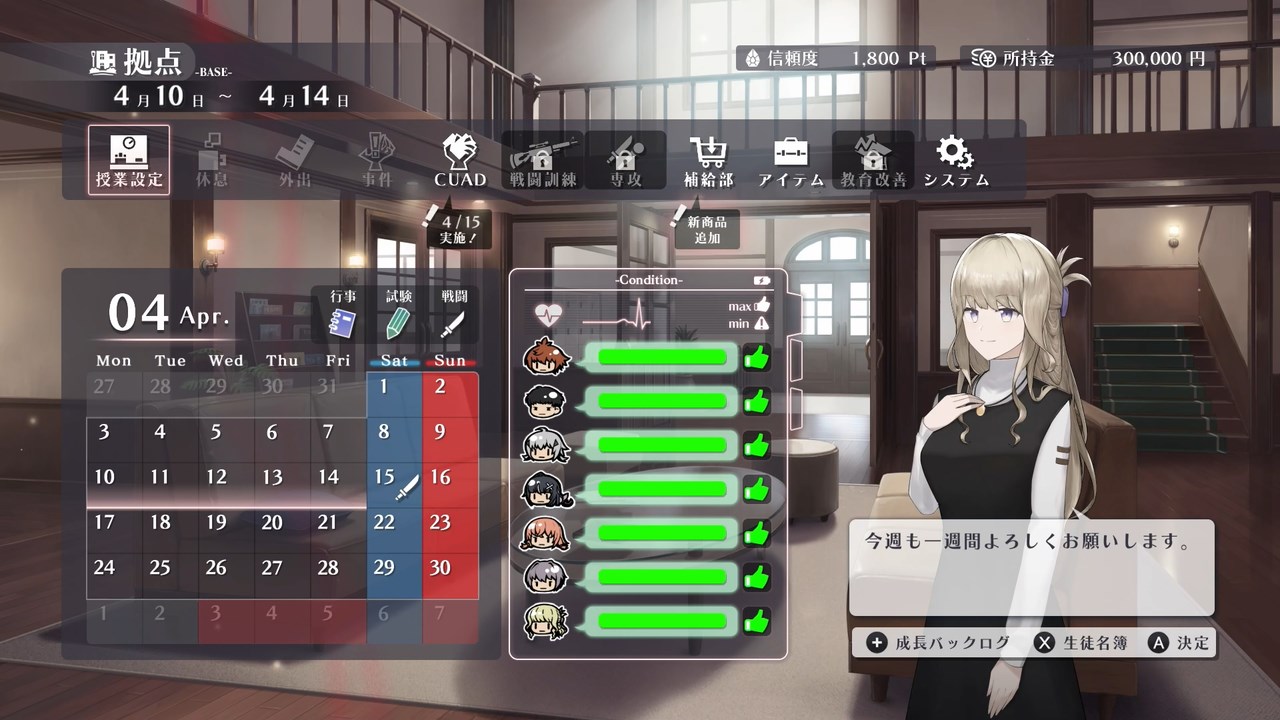Open the アイテム item menu
The height and width of the screenshot is (720, 1280).
click(x=791, y=160)
